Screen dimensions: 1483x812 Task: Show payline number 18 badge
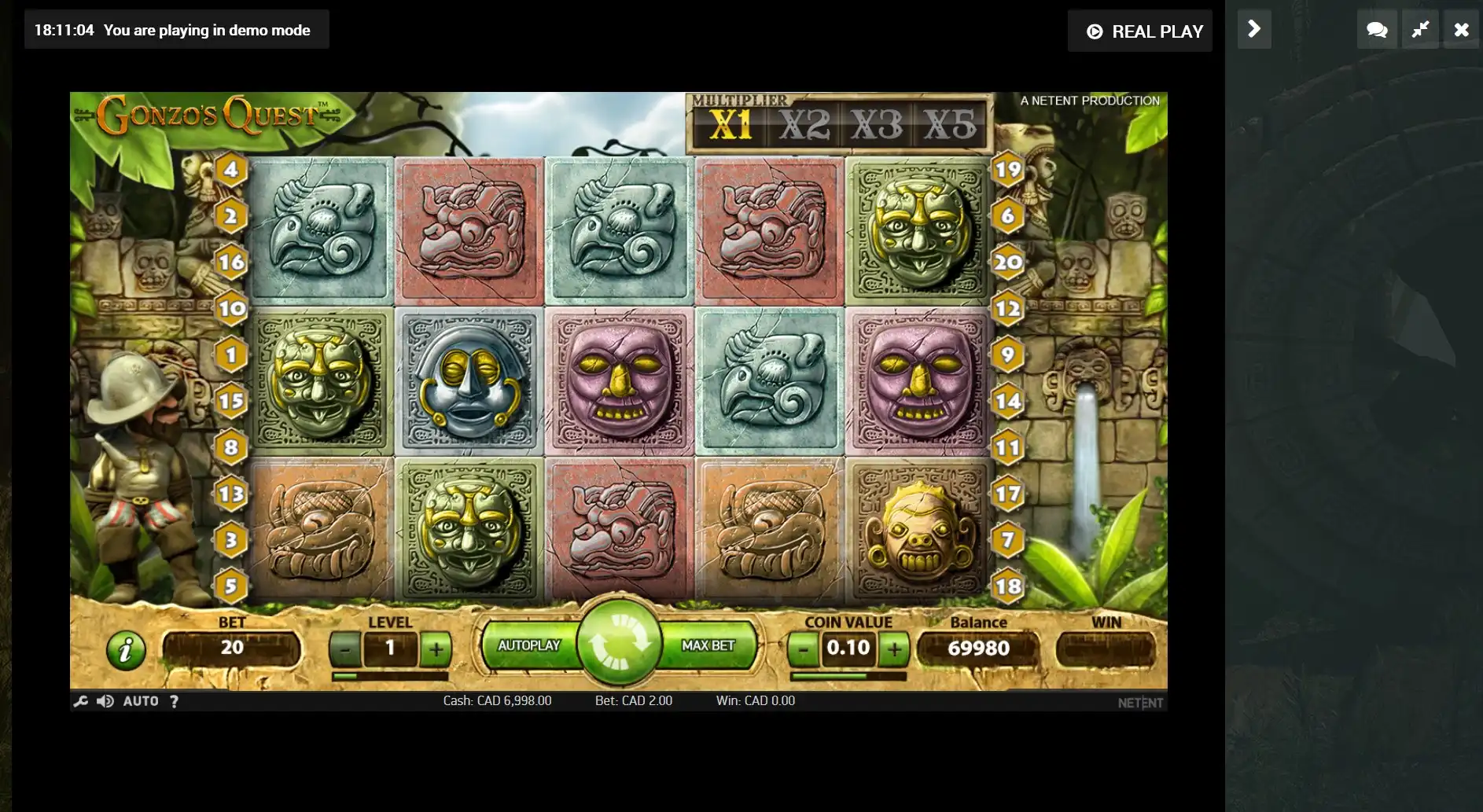[x=1007, y=586]
